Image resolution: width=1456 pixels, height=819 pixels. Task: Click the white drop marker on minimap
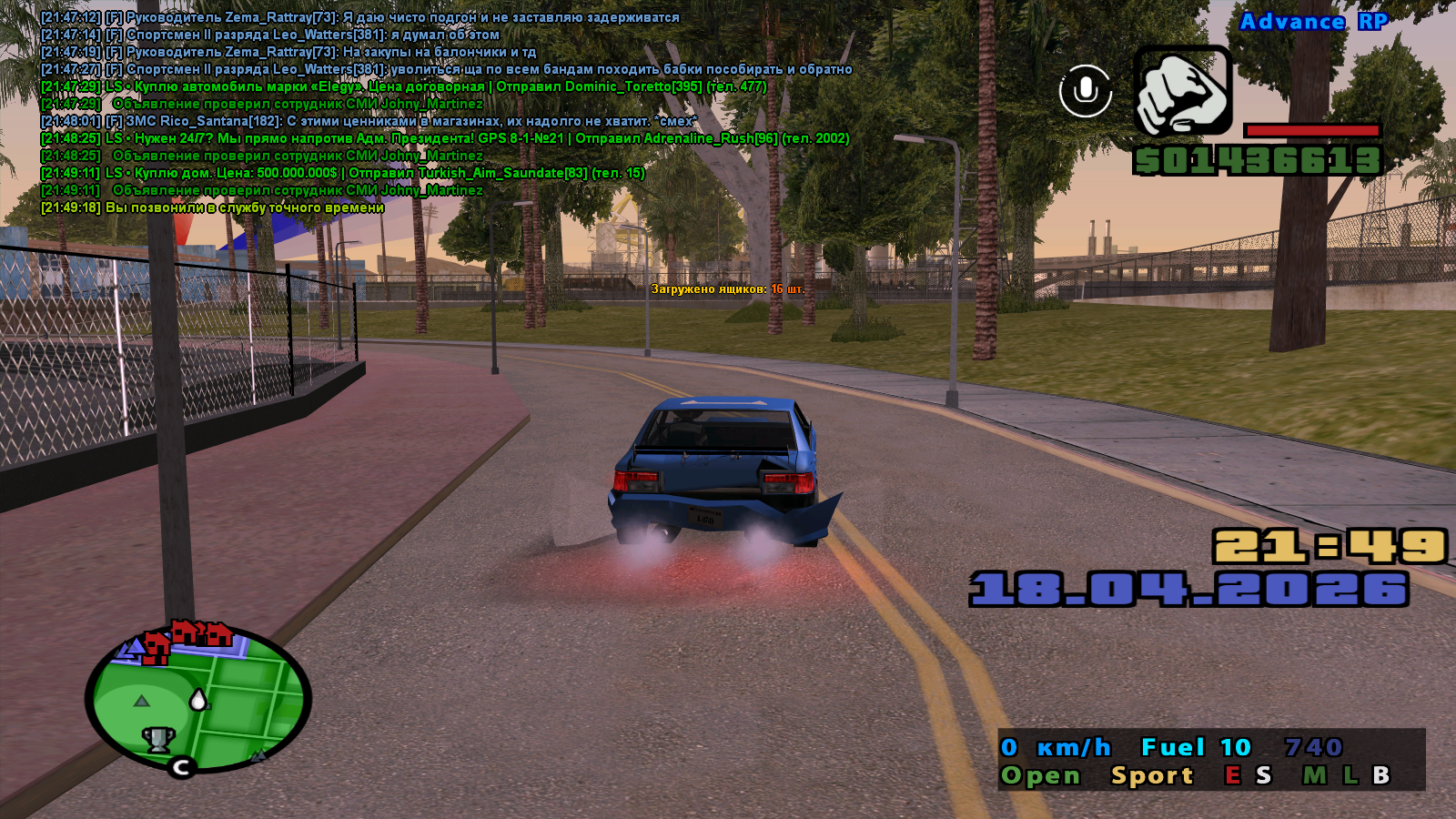198,699
